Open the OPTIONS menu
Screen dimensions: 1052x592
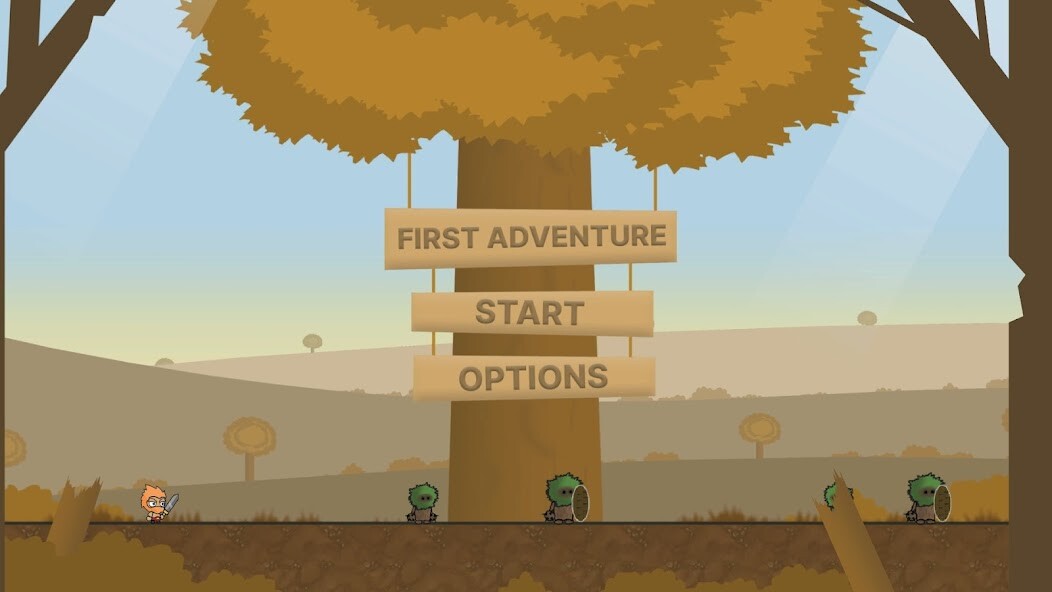(533, 377)
